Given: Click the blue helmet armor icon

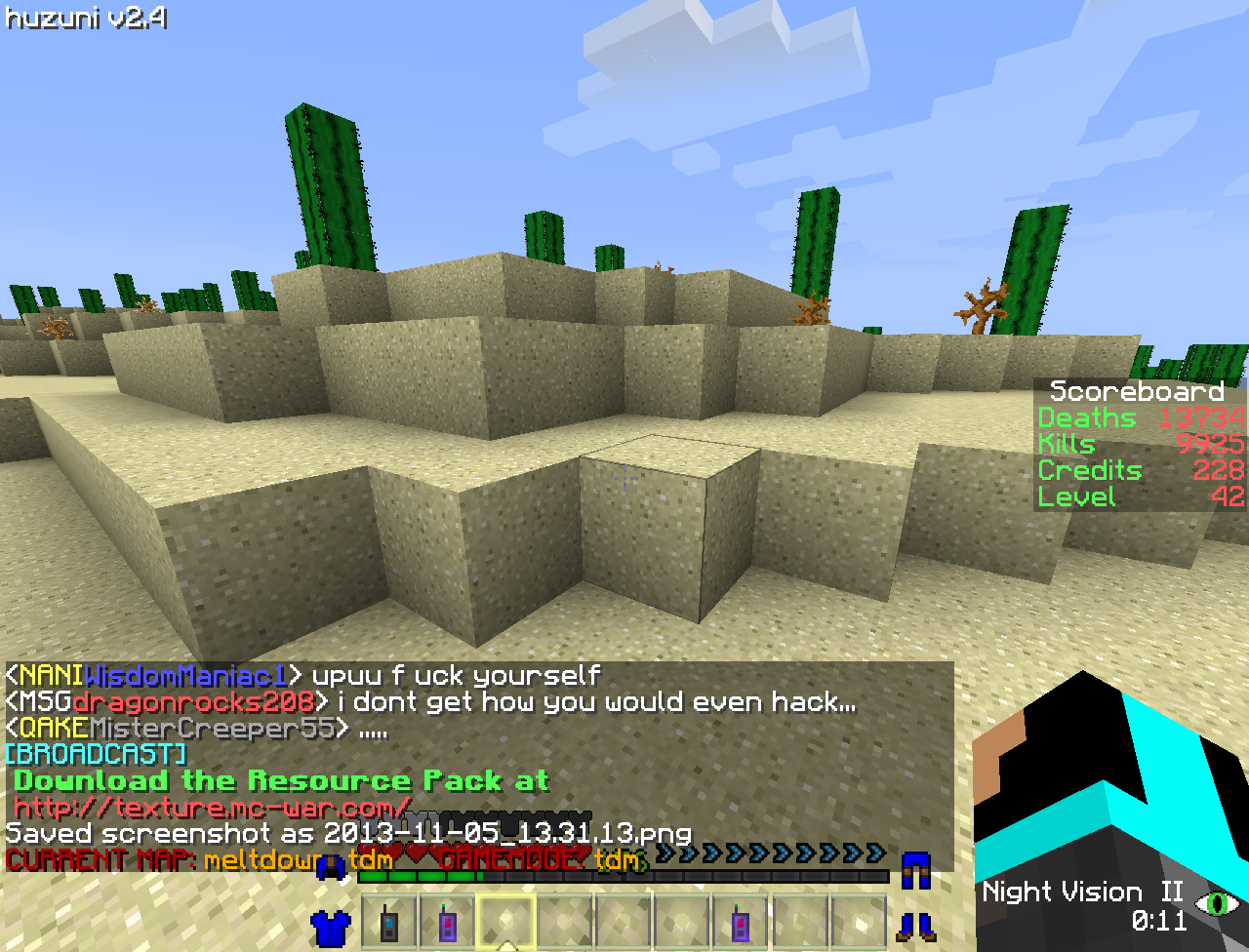Looking at the screenshot, I should [x=331, y=866].
